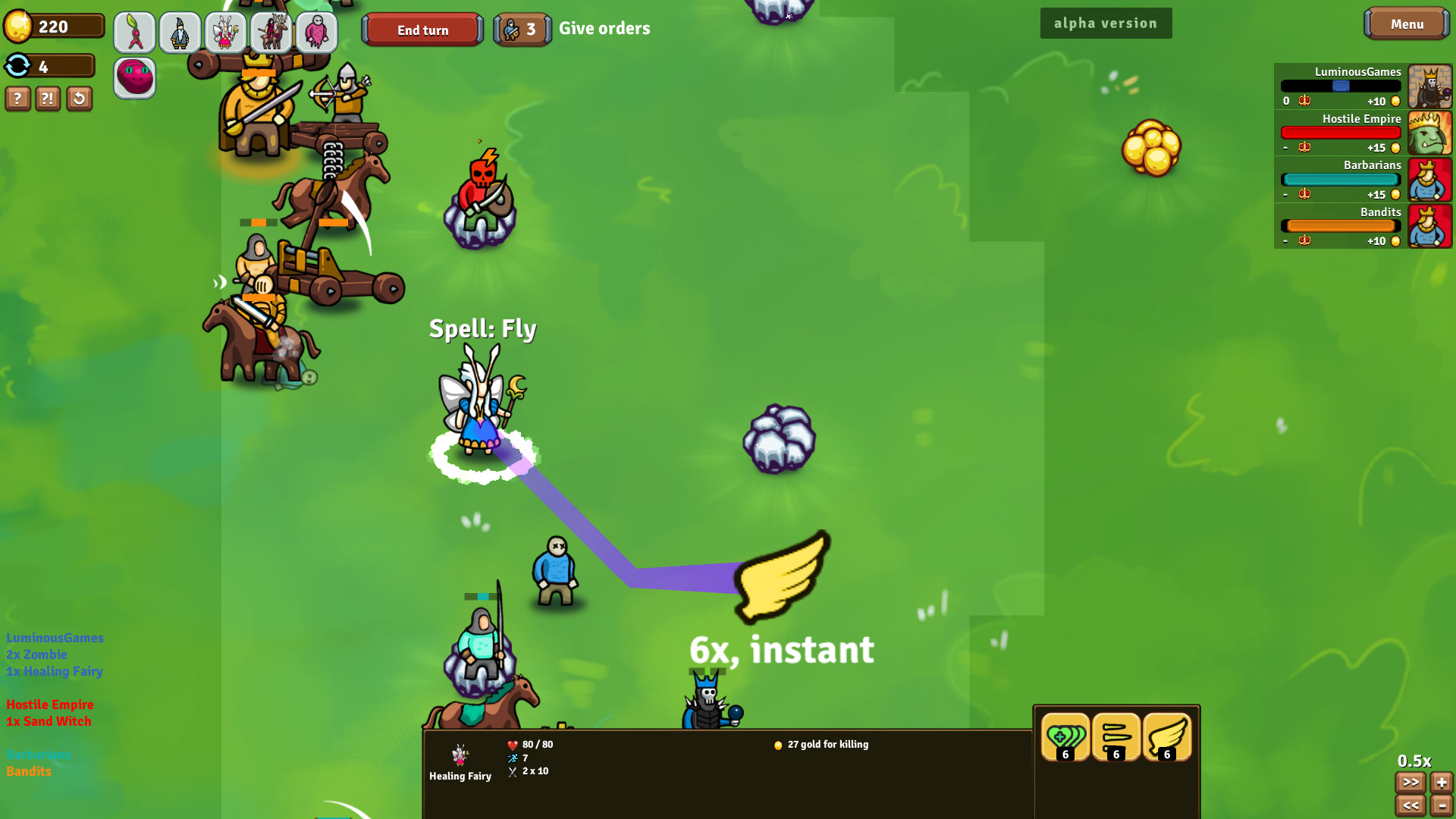1456x819 pixels.
Task: Open the question mark help button
Action: (17, 99)
